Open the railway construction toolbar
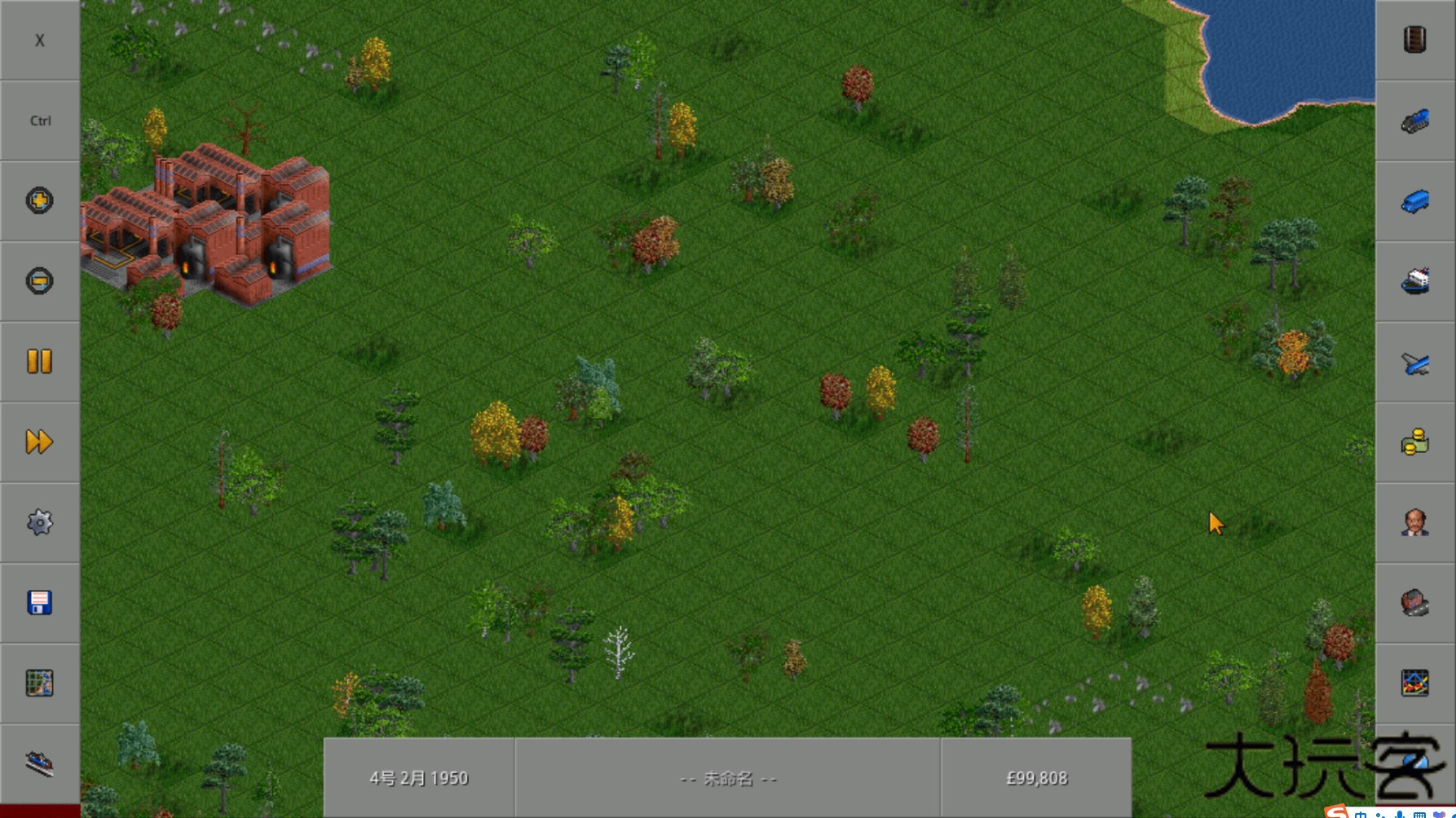The image size is (1456, 818). tap(39, 762)
